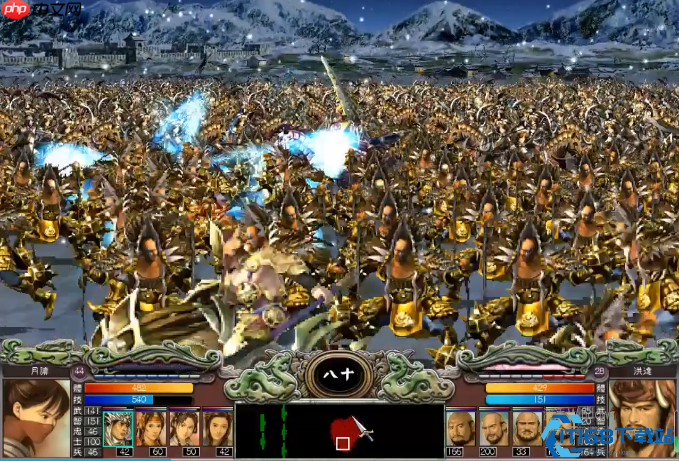
Task: Choose the enemy officer portrait numbered 155
Action: tap(460, 428)
